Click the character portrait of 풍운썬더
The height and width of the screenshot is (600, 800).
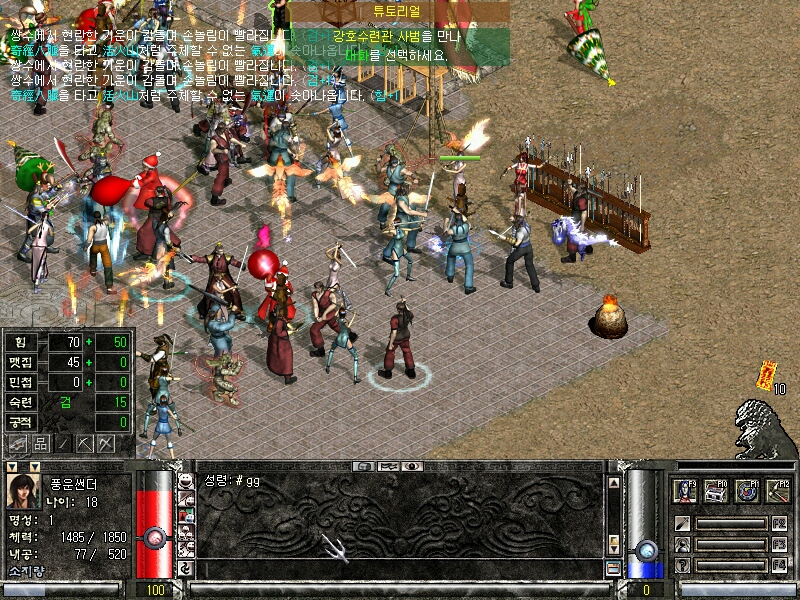(x=23, y=492)
